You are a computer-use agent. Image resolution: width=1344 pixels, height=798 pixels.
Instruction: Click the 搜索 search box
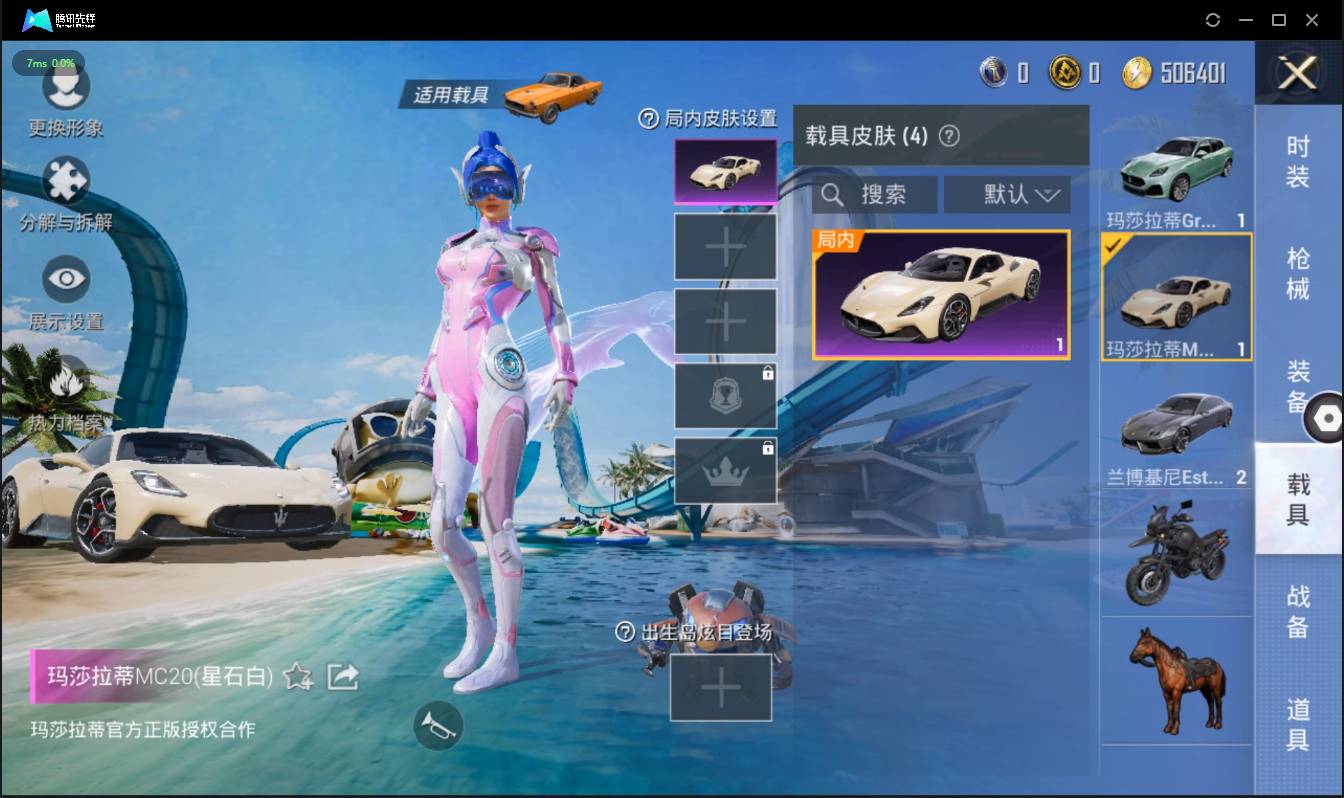(875, 195)
